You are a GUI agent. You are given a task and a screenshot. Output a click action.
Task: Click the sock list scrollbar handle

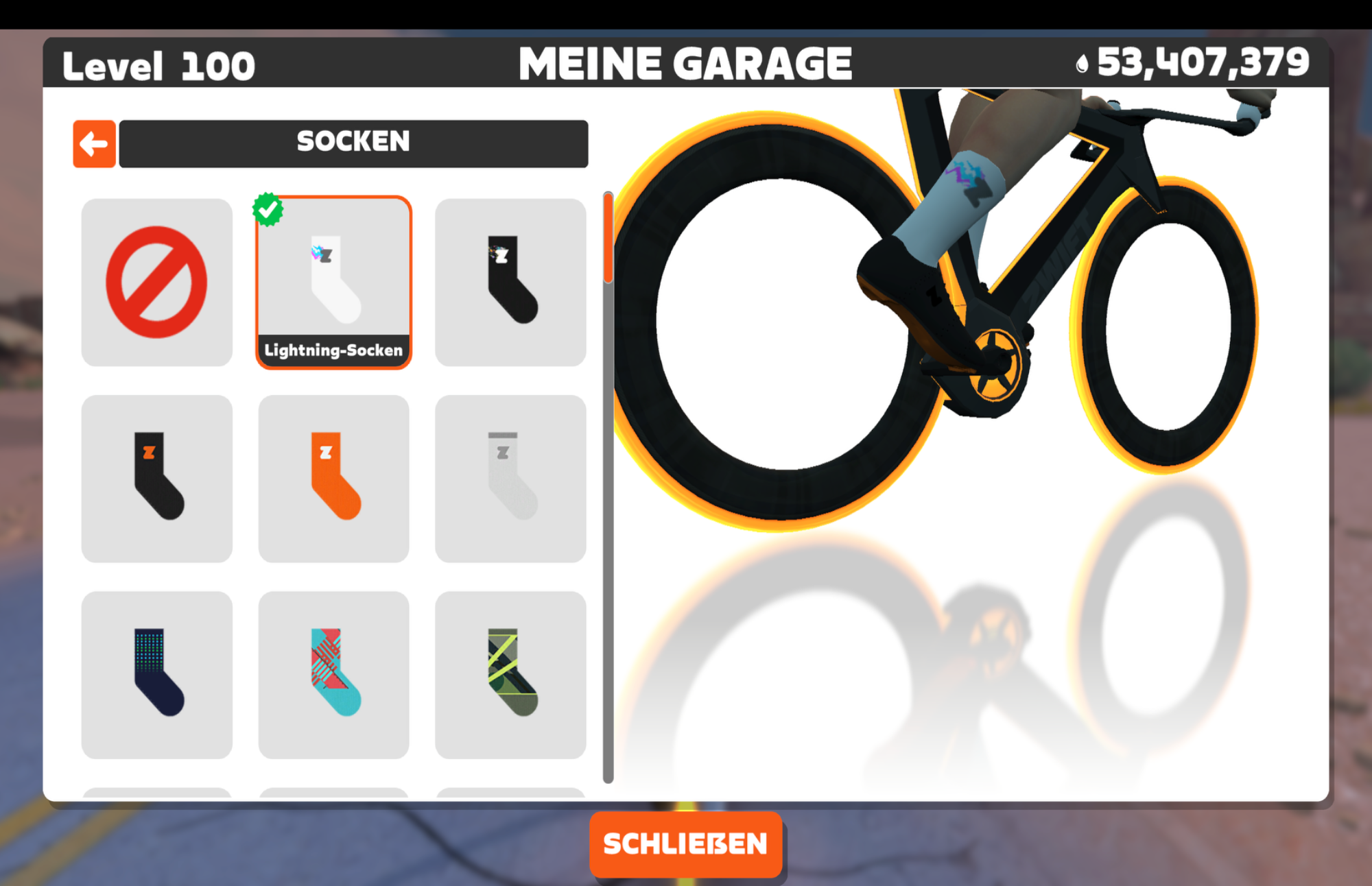point(608,239)
